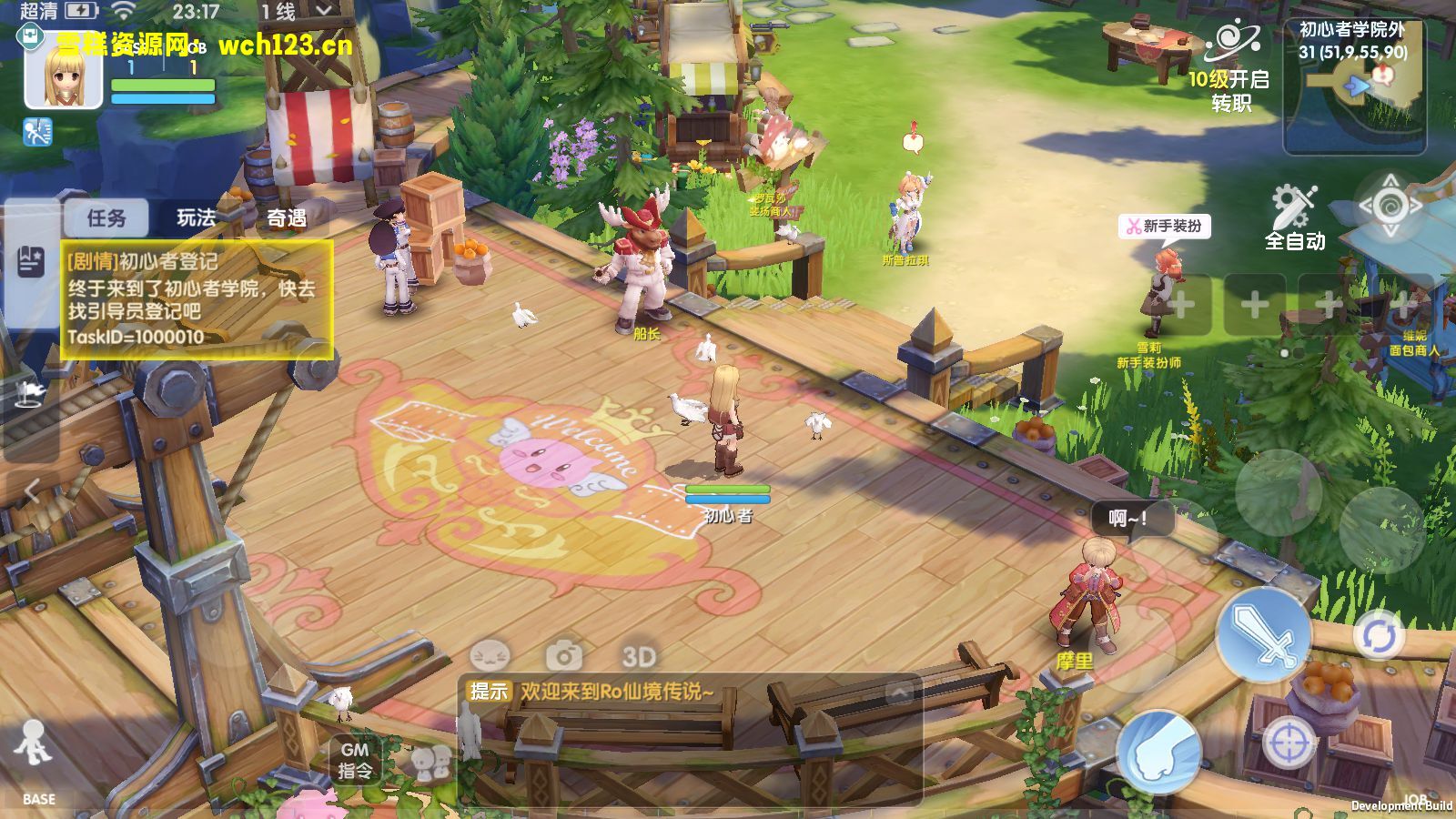Open the camera photo mode
Screen dimensions: 1456x819
(x=564, y=655)
